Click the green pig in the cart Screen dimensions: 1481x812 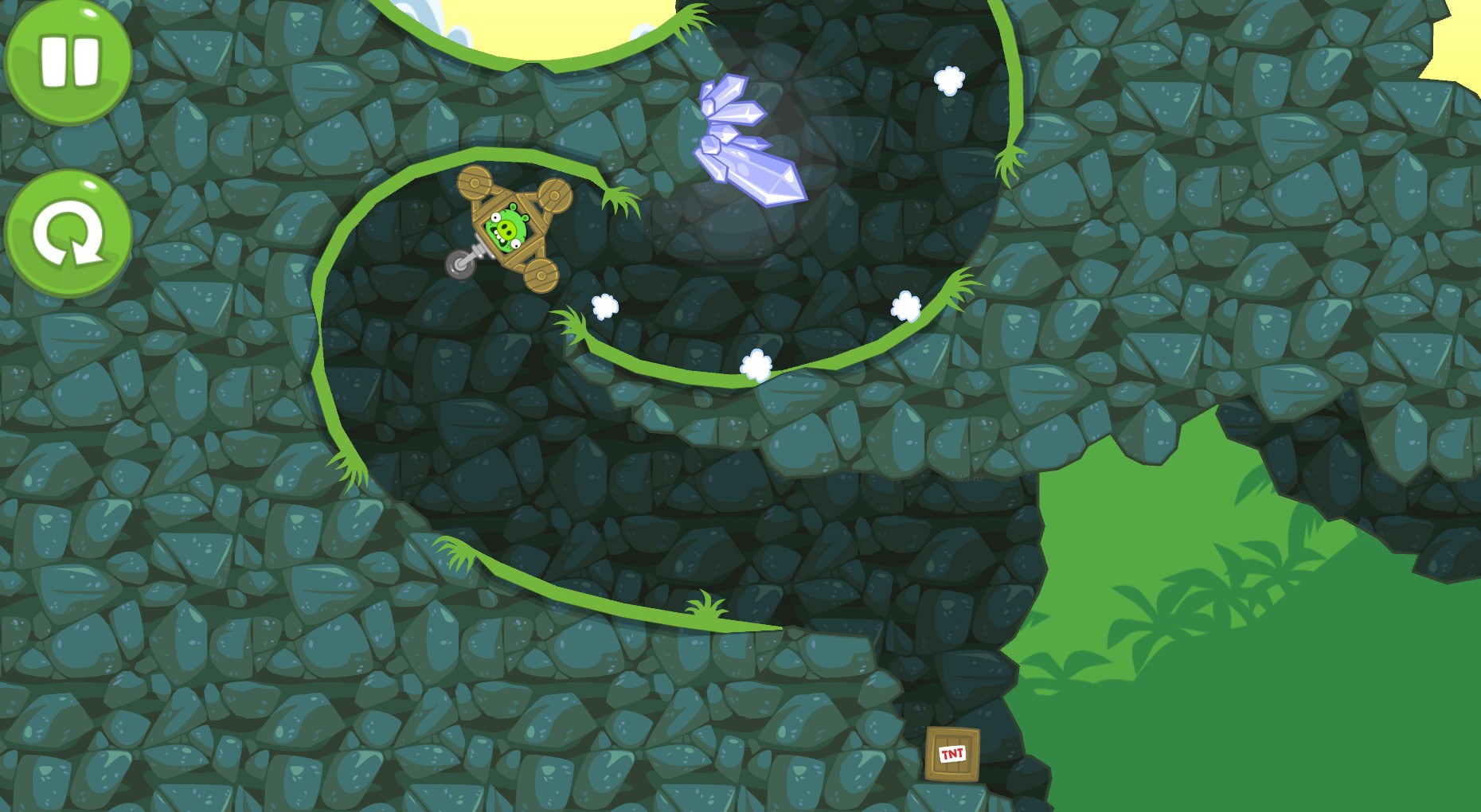[x=508, y=229]
